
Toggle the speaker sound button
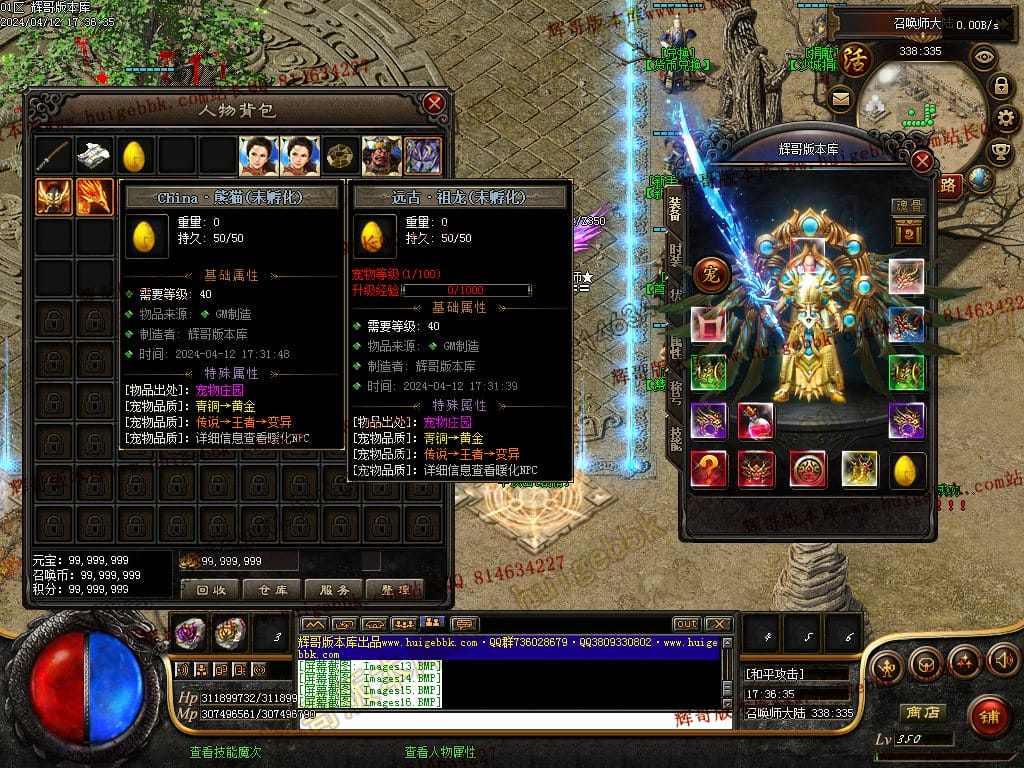coord(1001,660)
